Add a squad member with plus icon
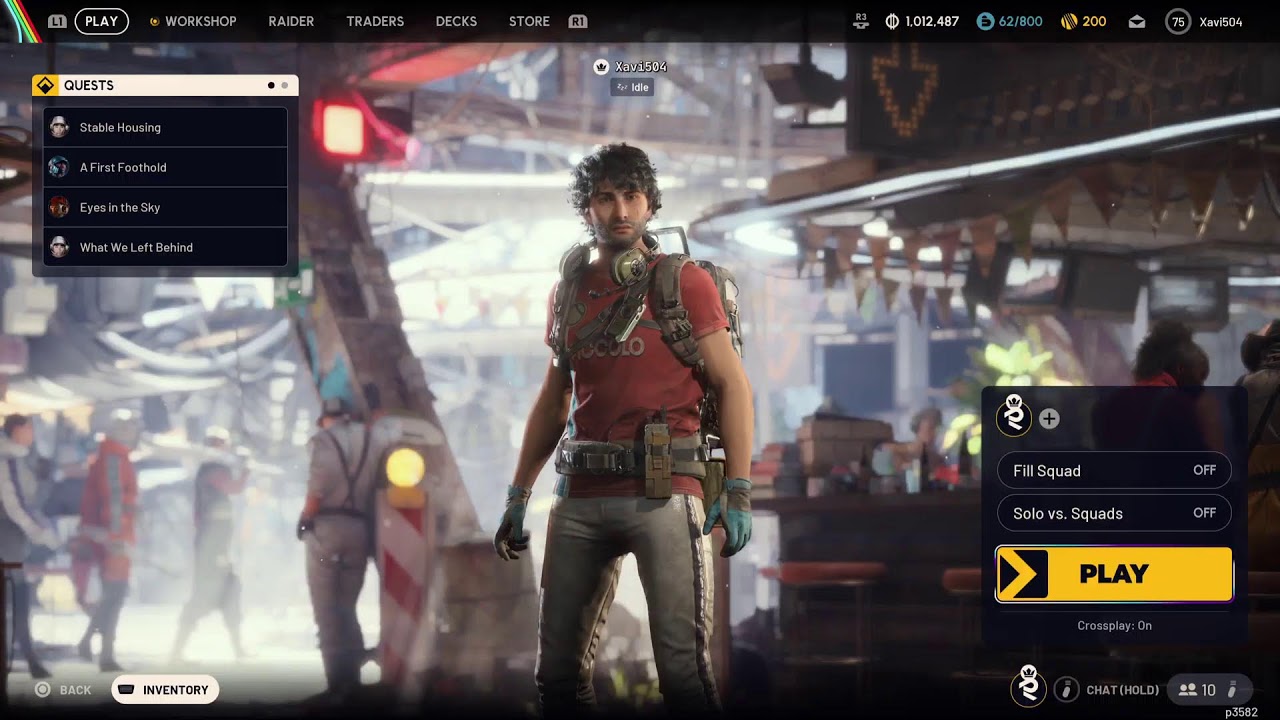Image resolution: width=1280 pixels, height=720 pixels. pyautogui.click(x=1049, y=419)
